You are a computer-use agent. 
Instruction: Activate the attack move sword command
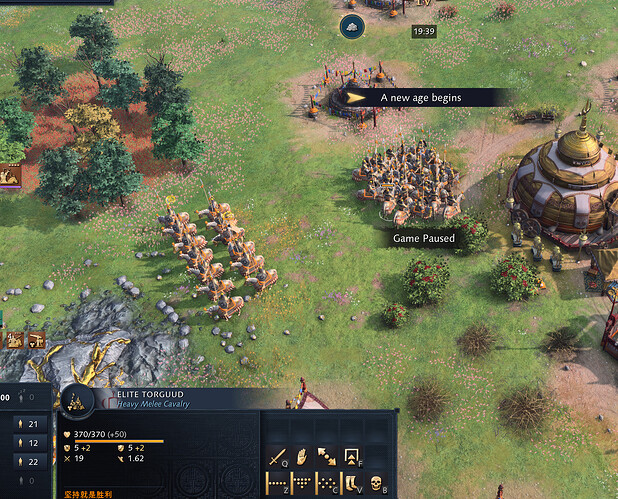(278, 457)
